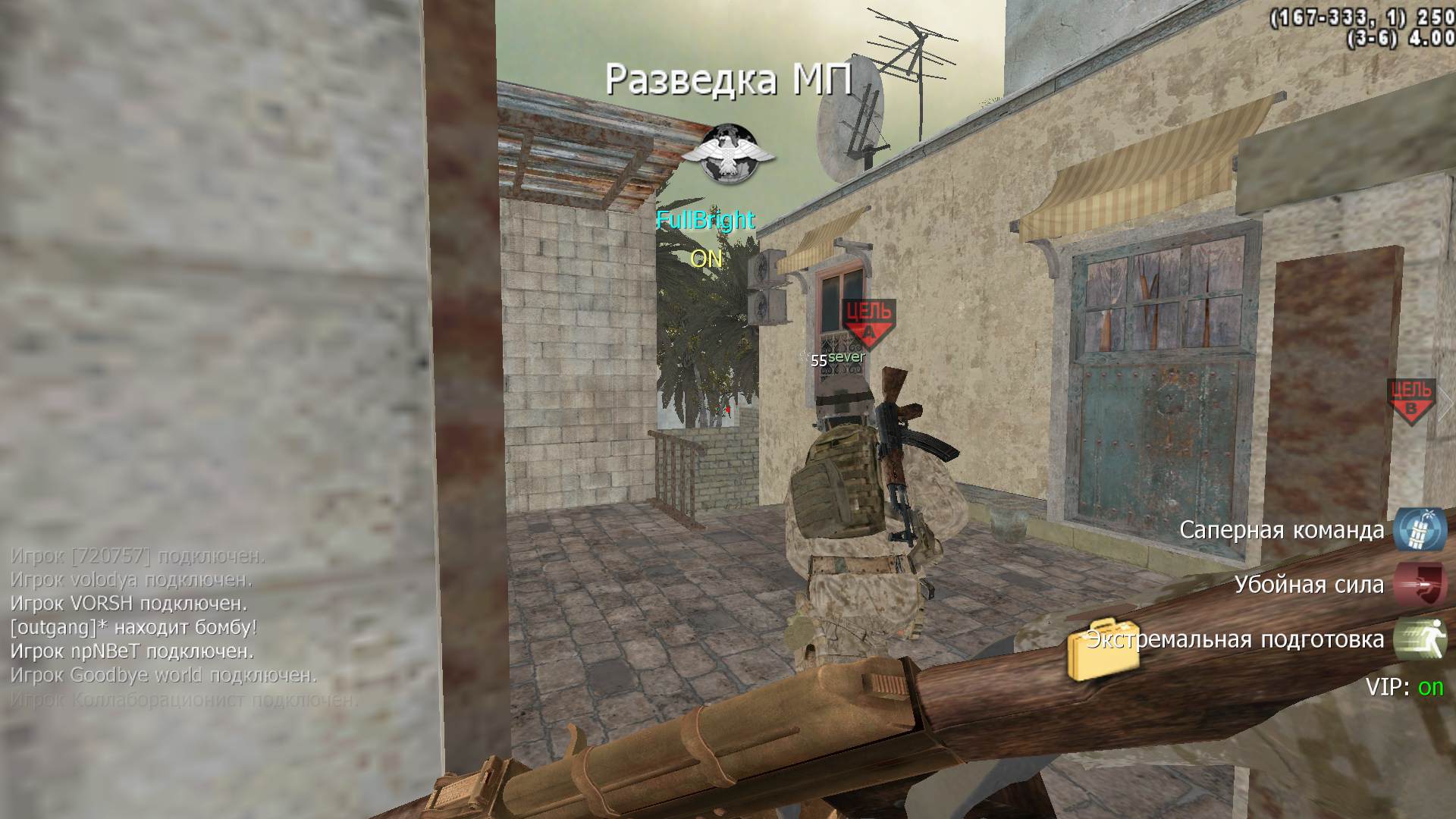Screen dimensions: 1456x819
Task: Click the yellow bomb briefcase icon
Action: 1102,651
